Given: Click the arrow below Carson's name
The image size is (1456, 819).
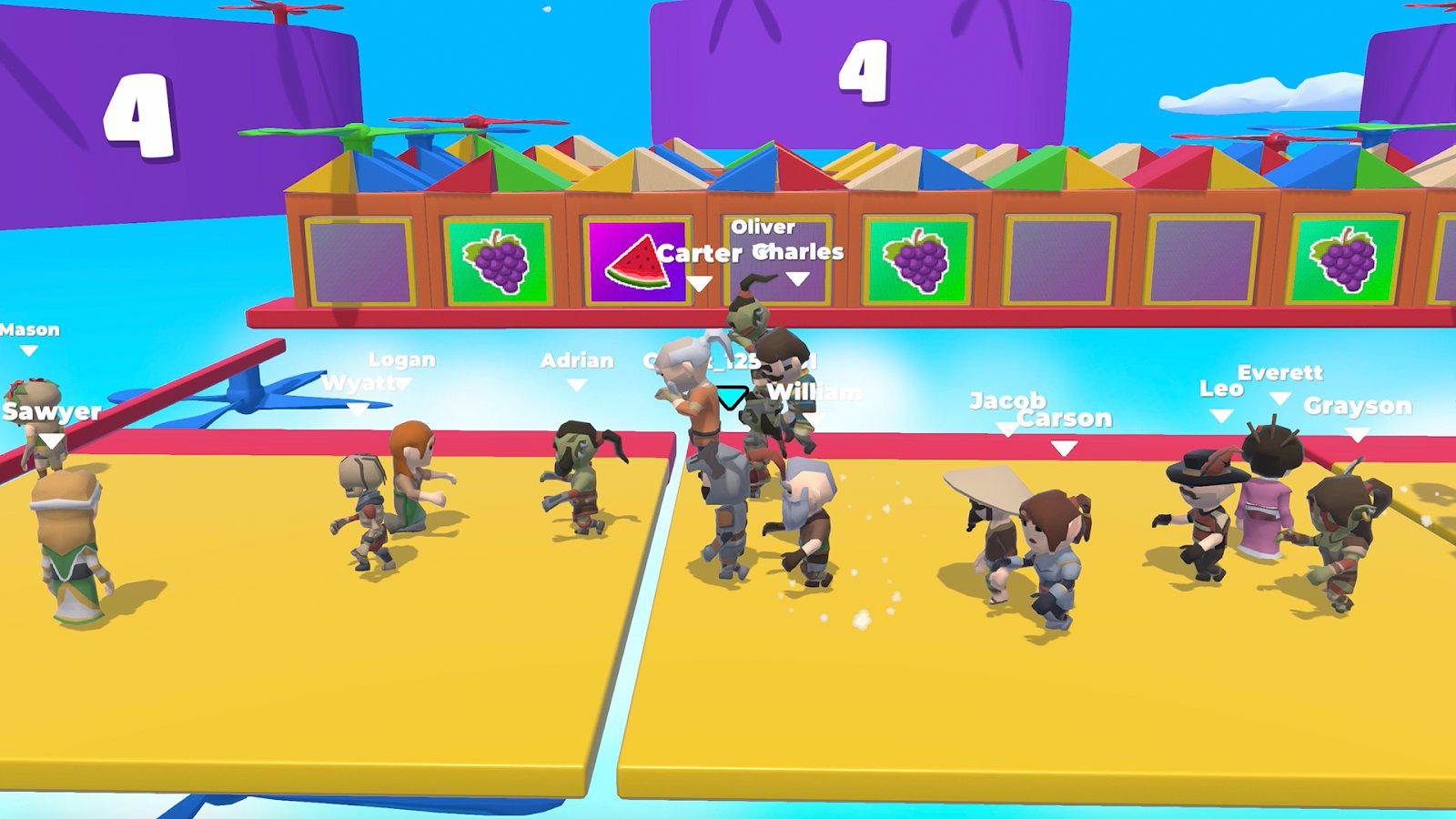Looking at the screenshot, I should click(x=1063, y=445).
